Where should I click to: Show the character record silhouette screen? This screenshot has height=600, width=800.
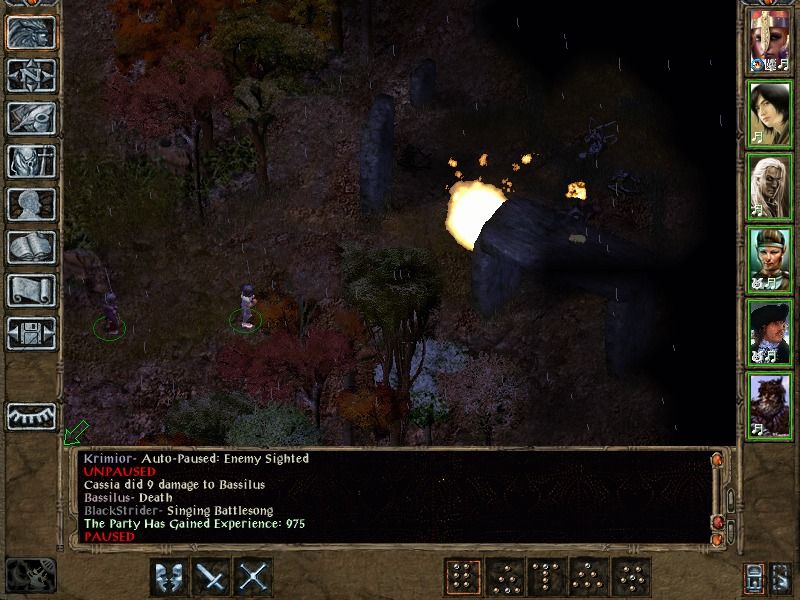click(x=31, y=203)
